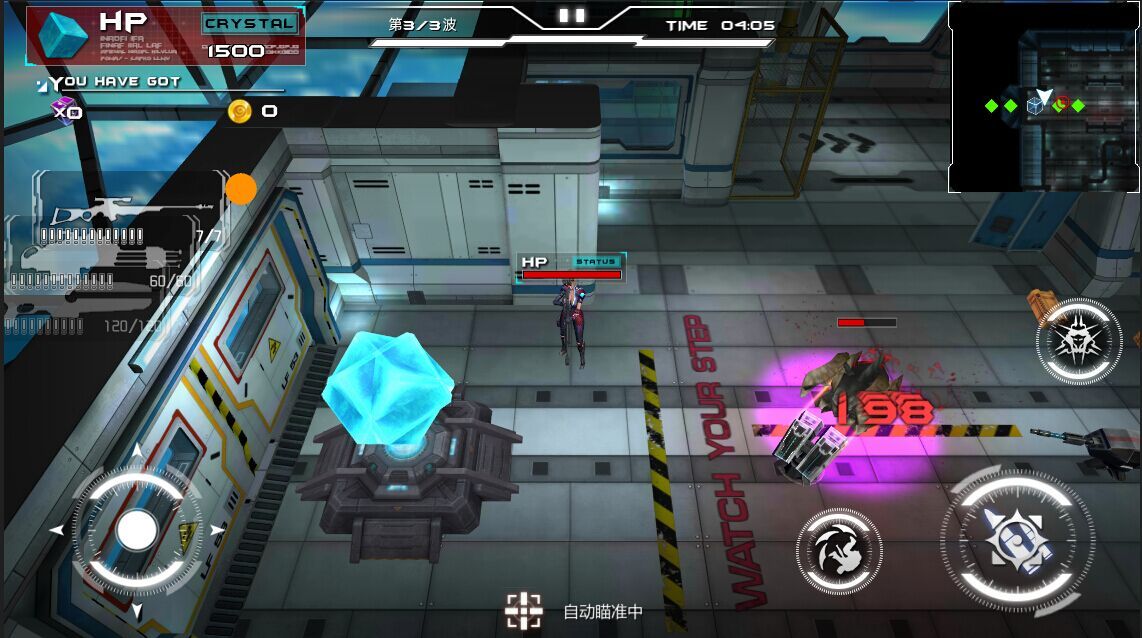The height and width of the screenshot is (638, 1142).
Task: Switch to the second weapon with 60/60 ammo
Action: click(100, 270)
